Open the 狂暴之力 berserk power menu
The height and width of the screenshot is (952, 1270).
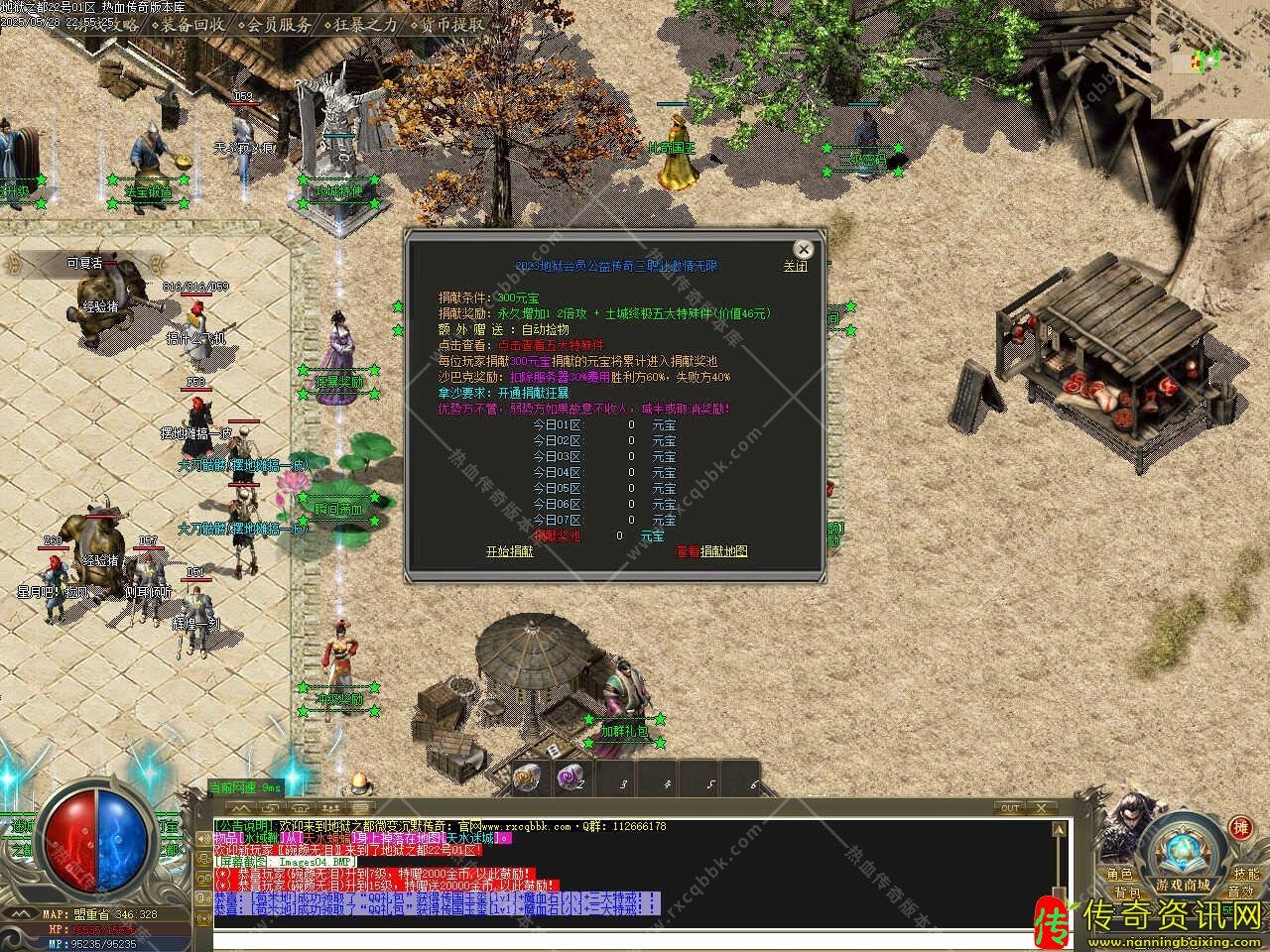pos(365,25)
